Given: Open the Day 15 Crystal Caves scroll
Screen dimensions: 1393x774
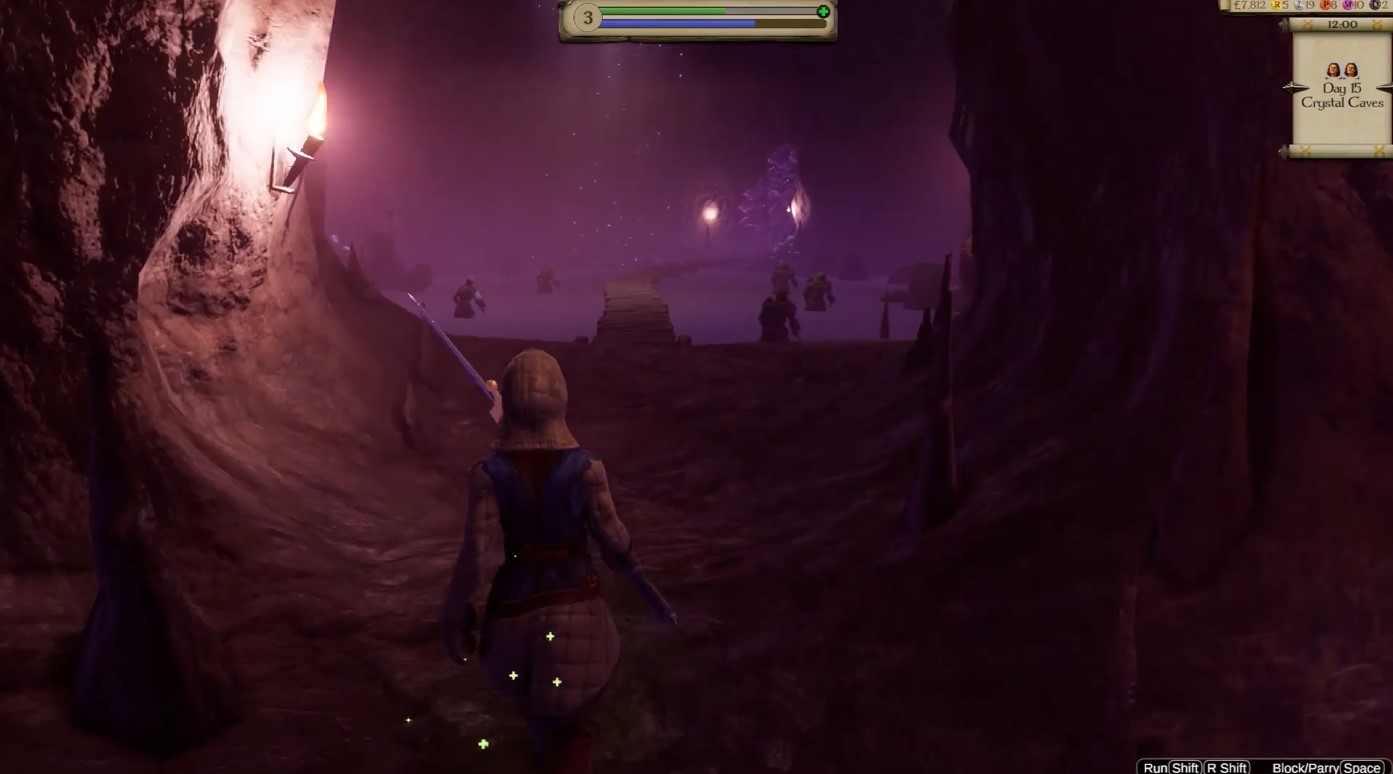Looking at the screenshot, I should click(1342, 96).
